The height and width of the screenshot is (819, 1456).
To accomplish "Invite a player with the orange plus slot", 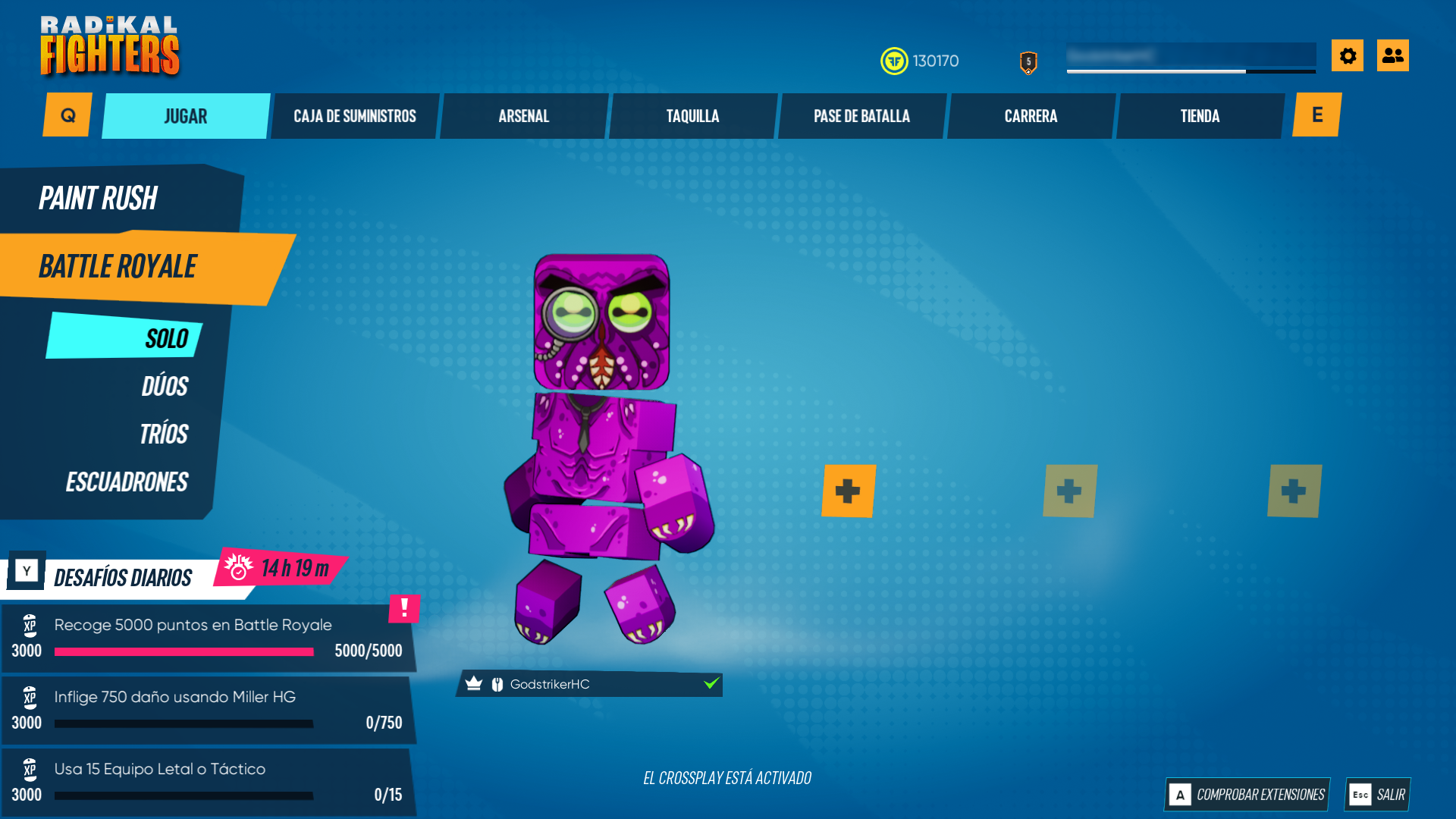I will (x=848, y=491).
